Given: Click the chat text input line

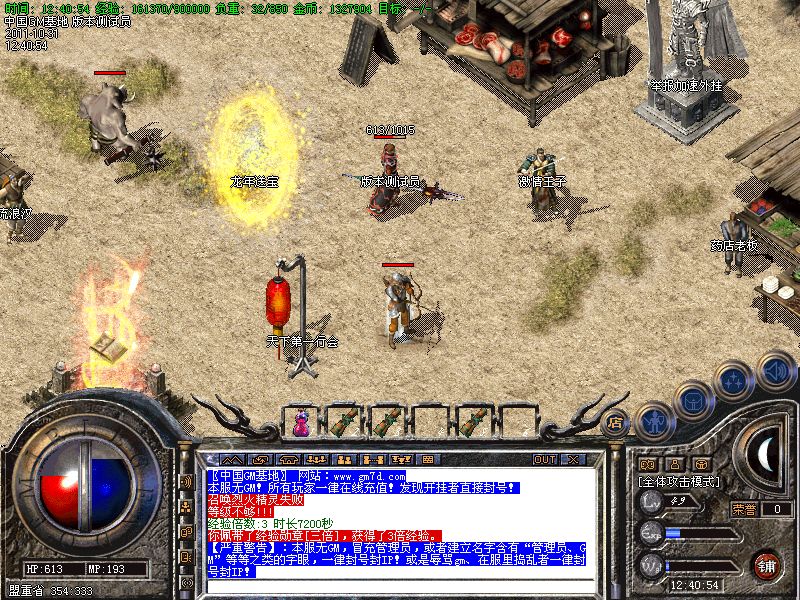Looking at the screenshot, I should pos(400,584).
